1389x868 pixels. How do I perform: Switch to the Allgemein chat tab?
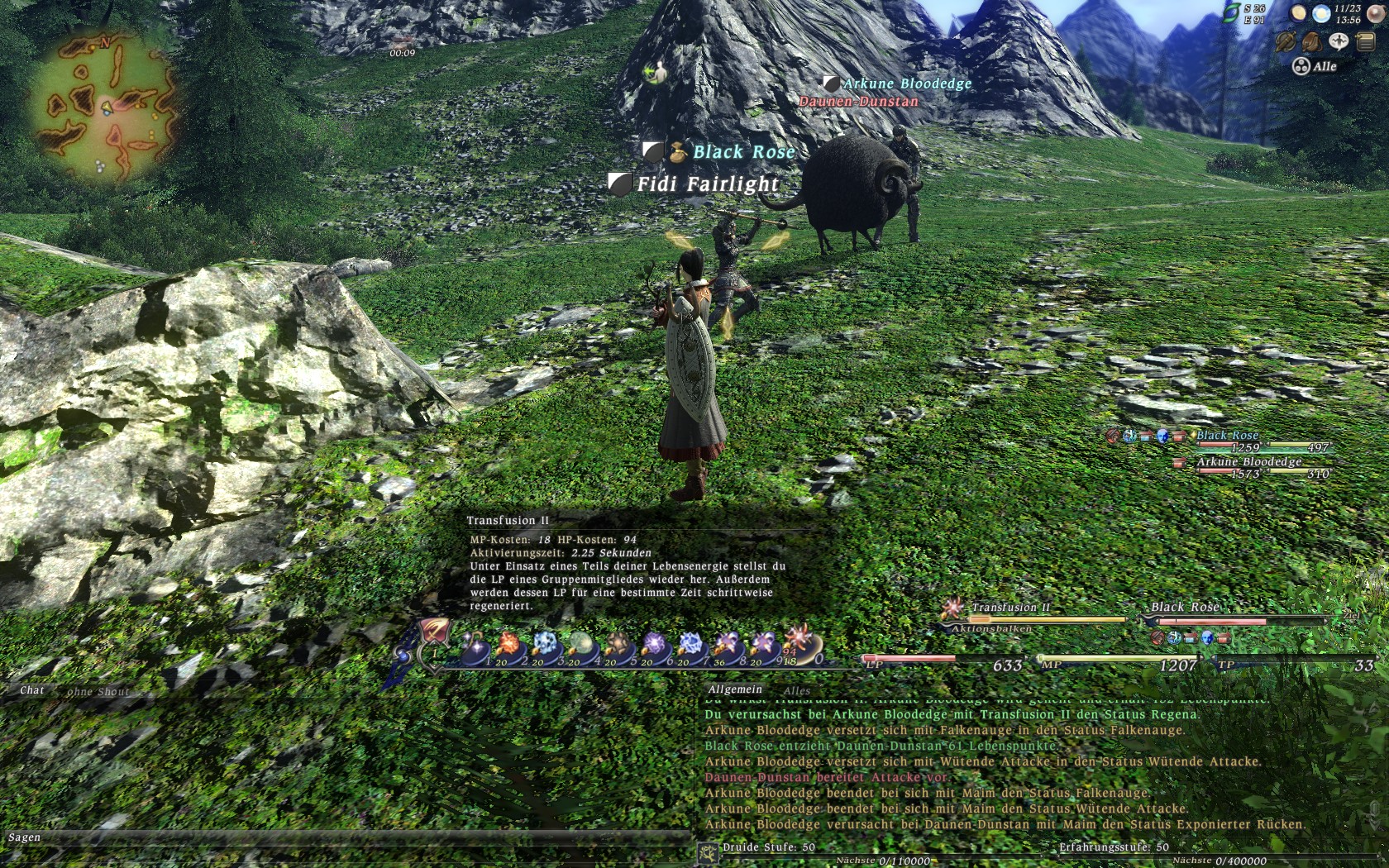[x=735, y=689]
